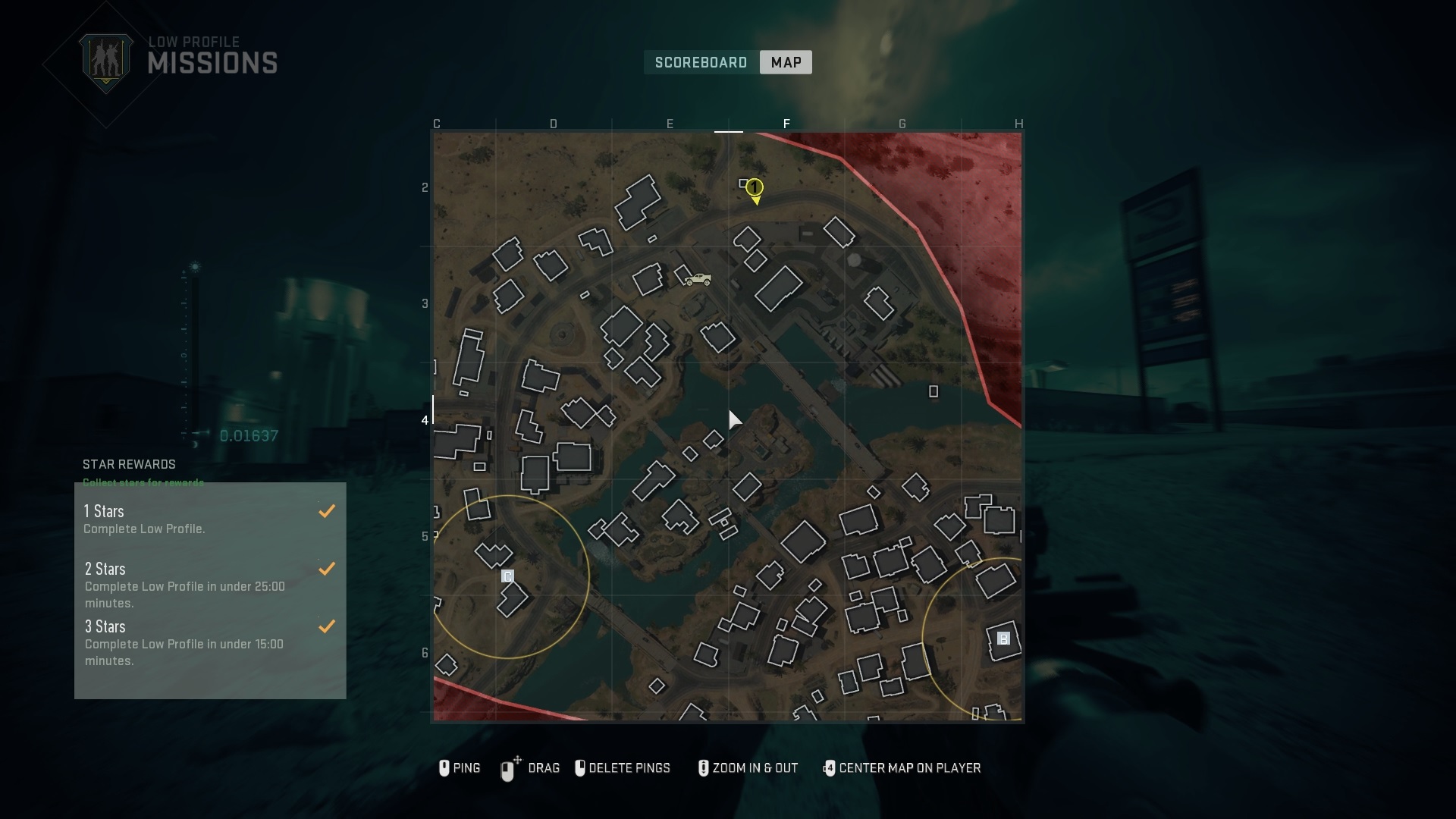Switch to the Scoreboard tab
This screenshot has height=819, width=1456.
click(x=701, y=62)
